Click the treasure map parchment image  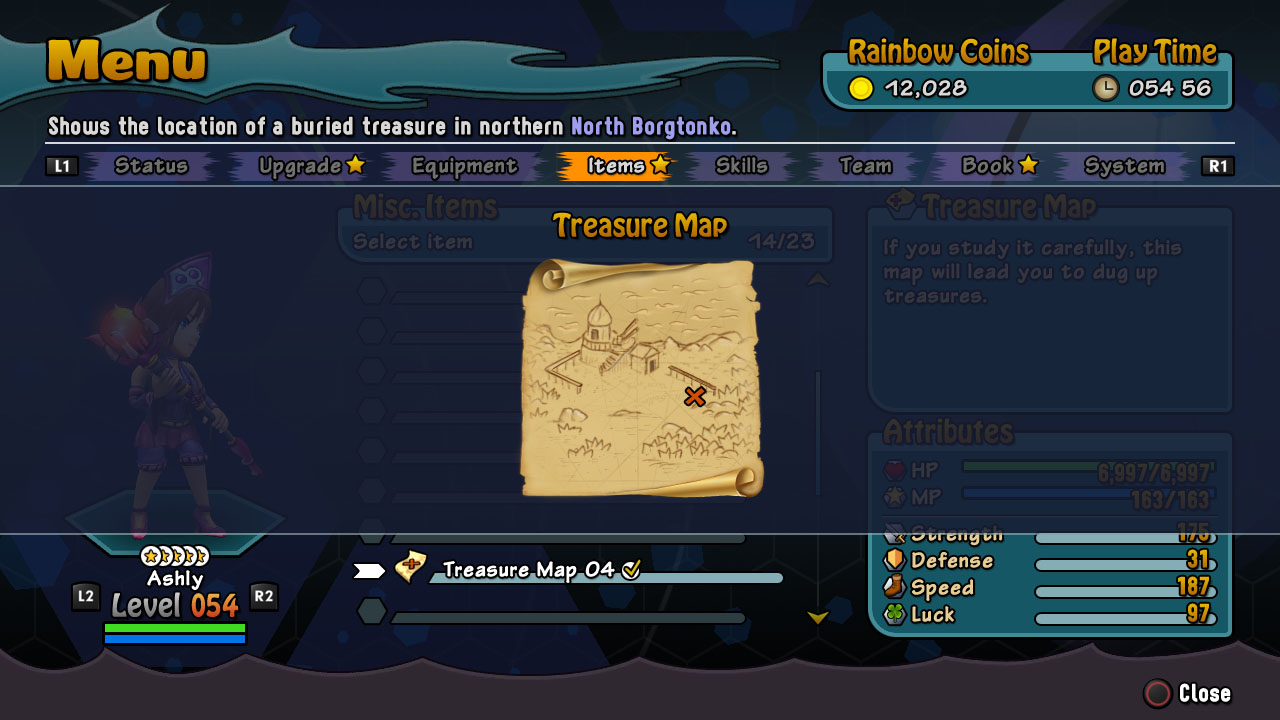pos(640,378)
